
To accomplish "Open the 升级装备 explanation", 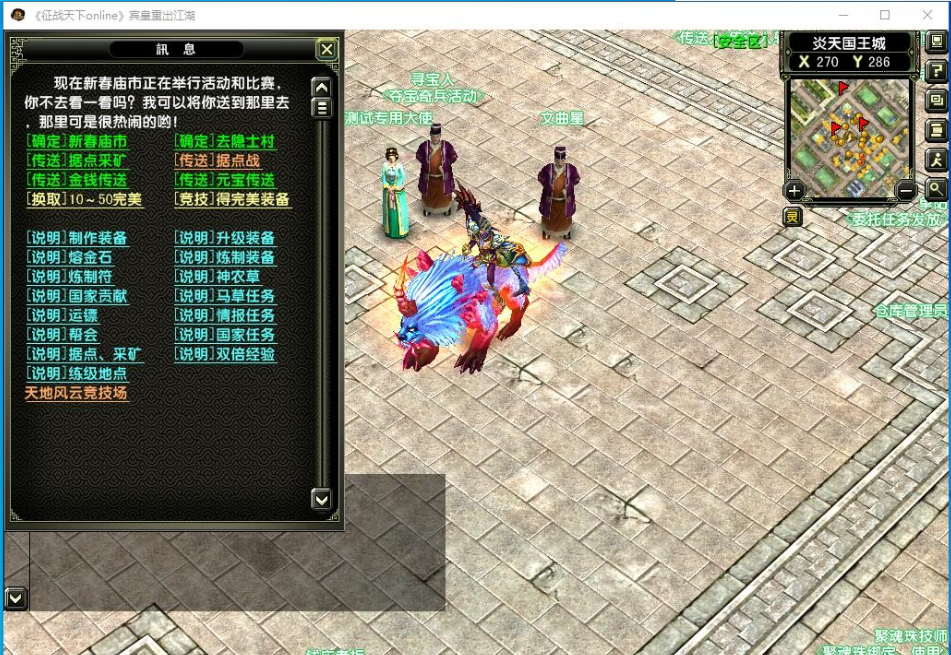I will [x=225, y=238].
